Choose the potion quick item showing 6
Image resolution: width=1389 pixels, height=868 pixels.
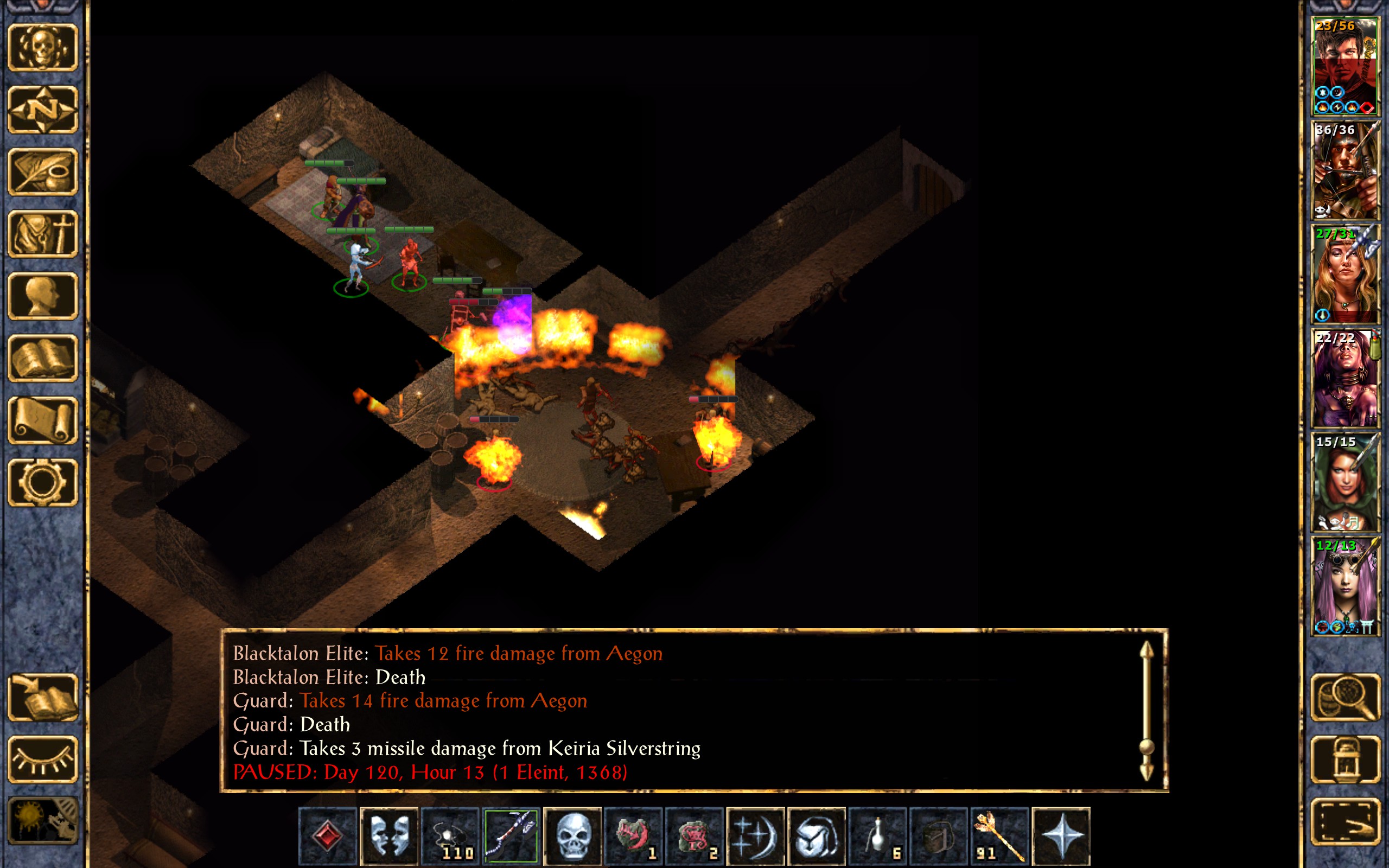pos(877,836)
